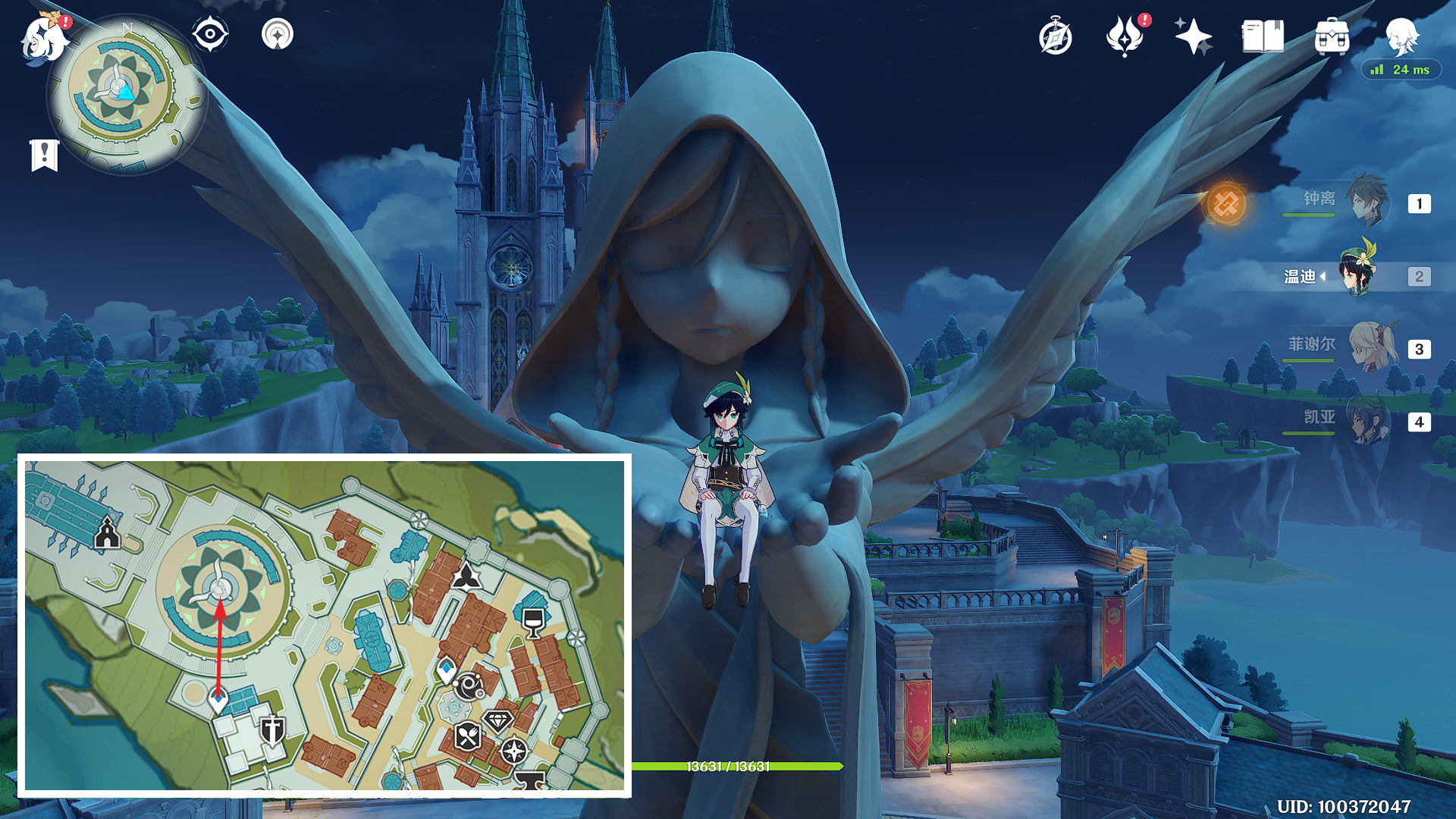Open the Paimon menu icon
Image resolution: width=1456 pixels, height=819 pixels.
pyautogui.click(x=44, y=38)
